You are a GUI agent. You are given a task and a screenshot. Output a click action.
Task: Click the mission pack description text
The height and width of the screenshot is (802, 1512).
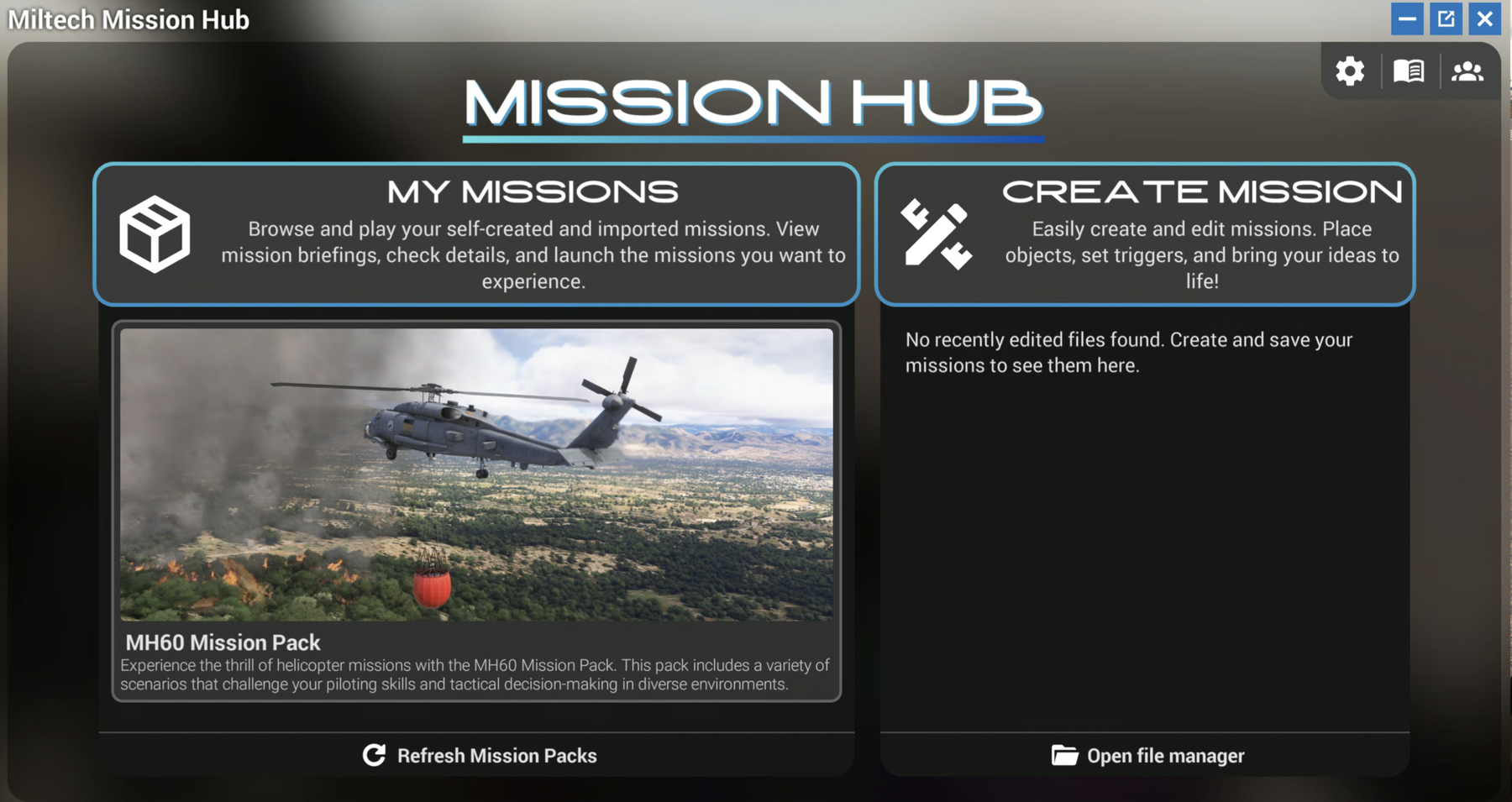475,674
